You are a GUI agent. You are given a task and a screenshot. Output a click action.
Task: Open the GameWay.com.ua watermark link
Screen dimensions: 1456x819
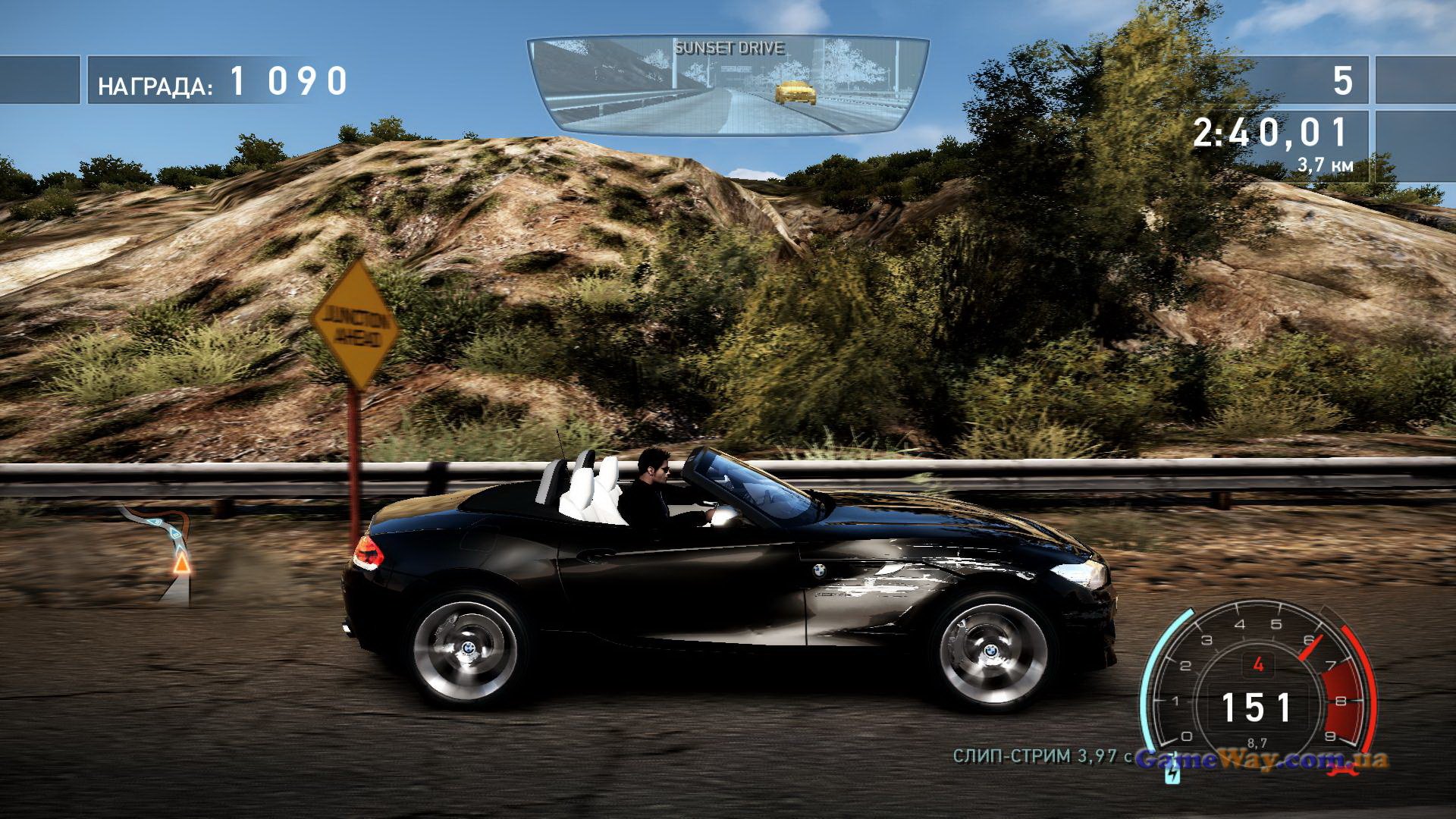[1263, 758]
